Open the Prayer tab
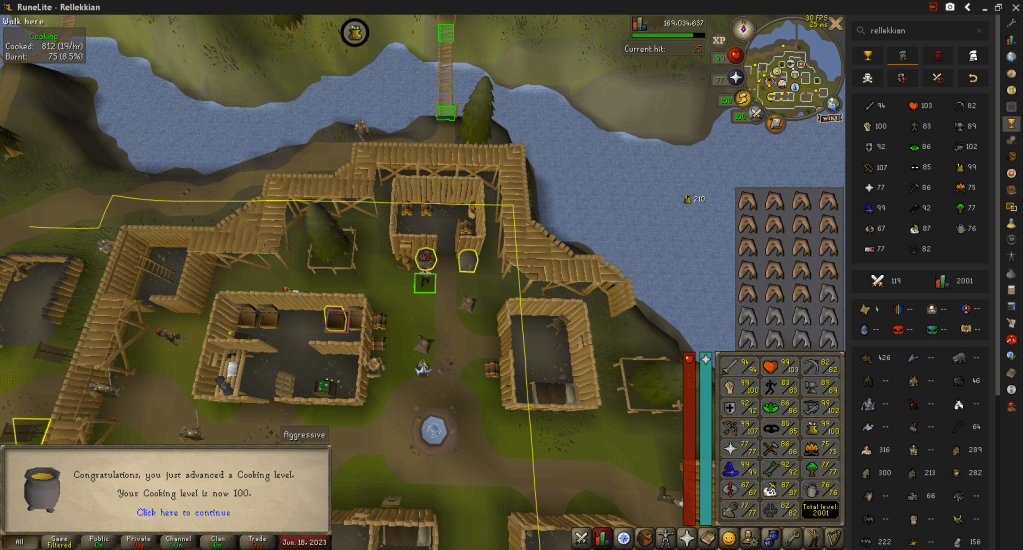 (x=688, y=538)
